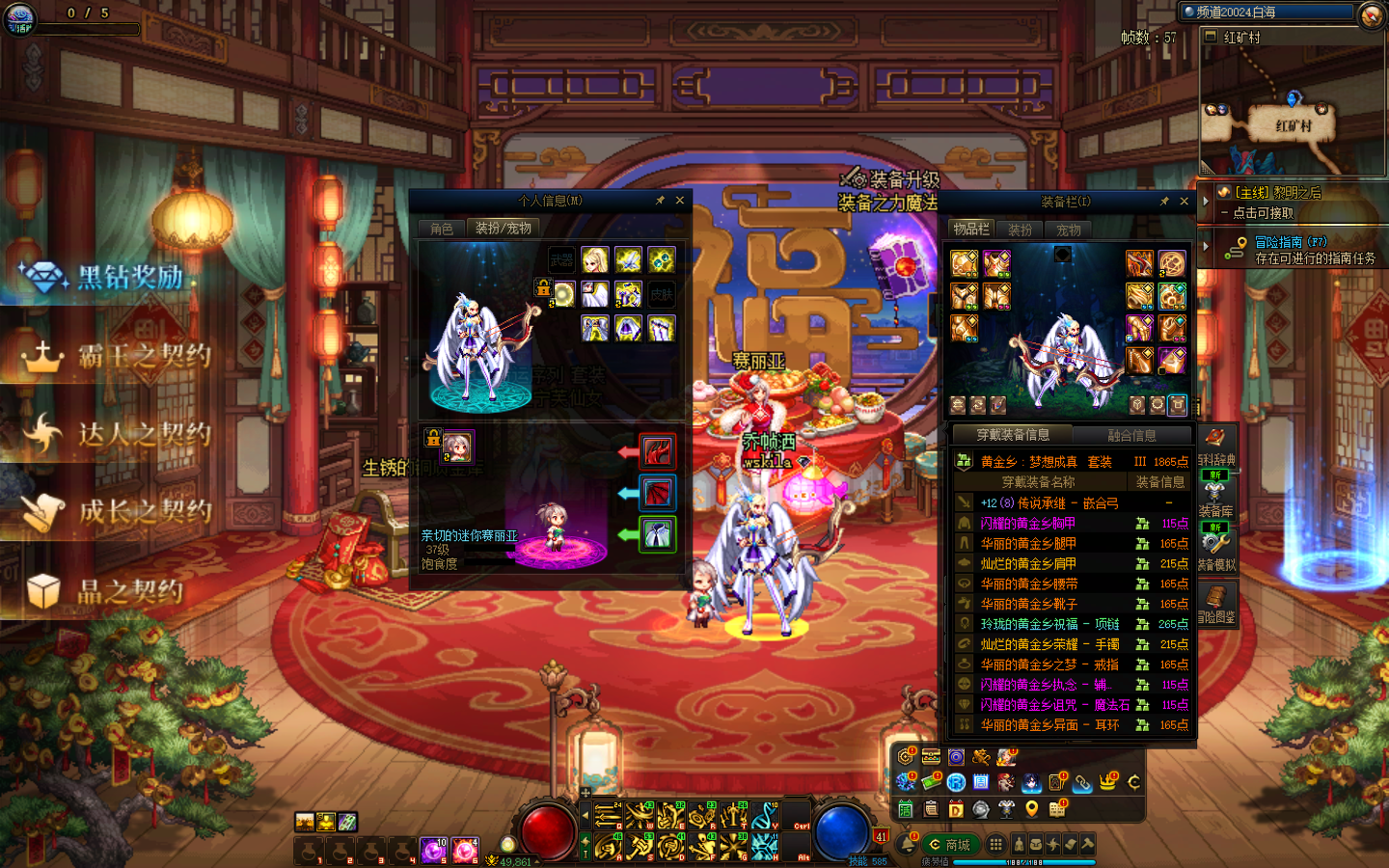1389x868 pixels.
Task: Select the 玲珑的黄金乡祝福 项链 row
Action: [x=1049, y=624]
